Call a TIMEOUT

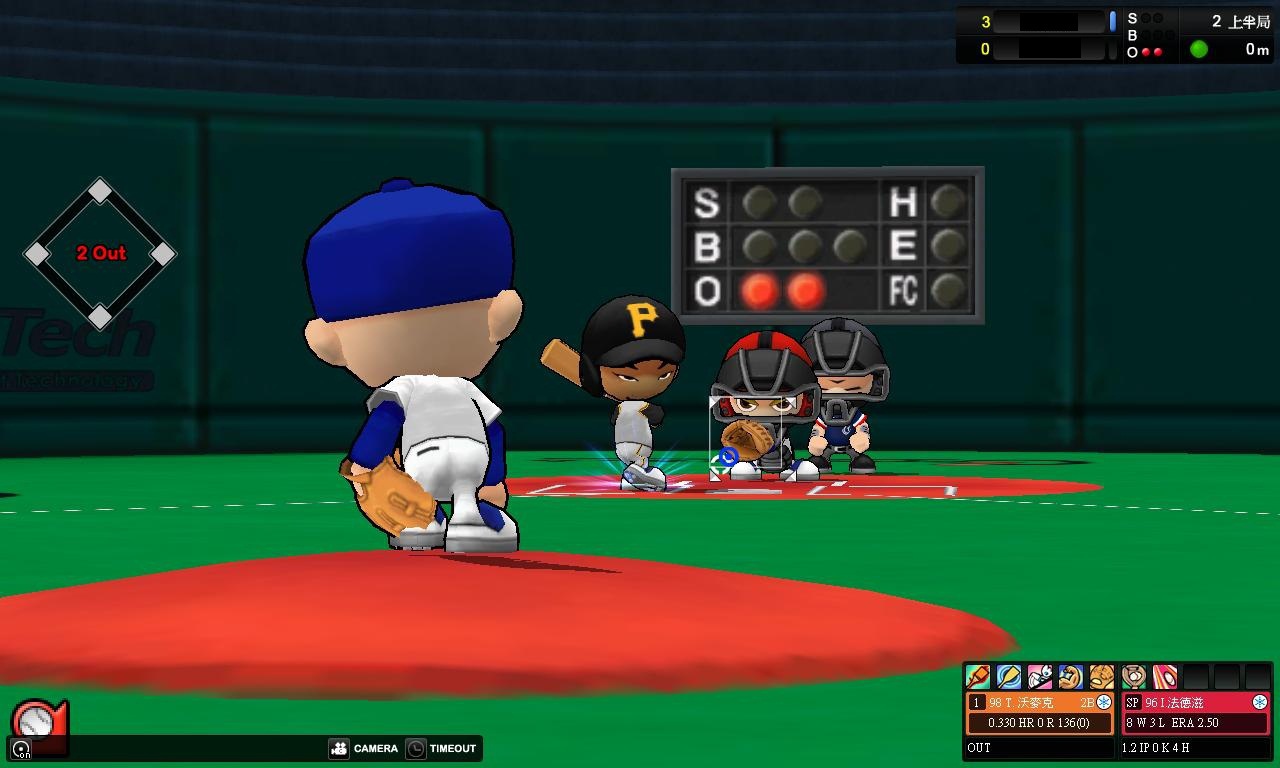click(x=441, y=748)
